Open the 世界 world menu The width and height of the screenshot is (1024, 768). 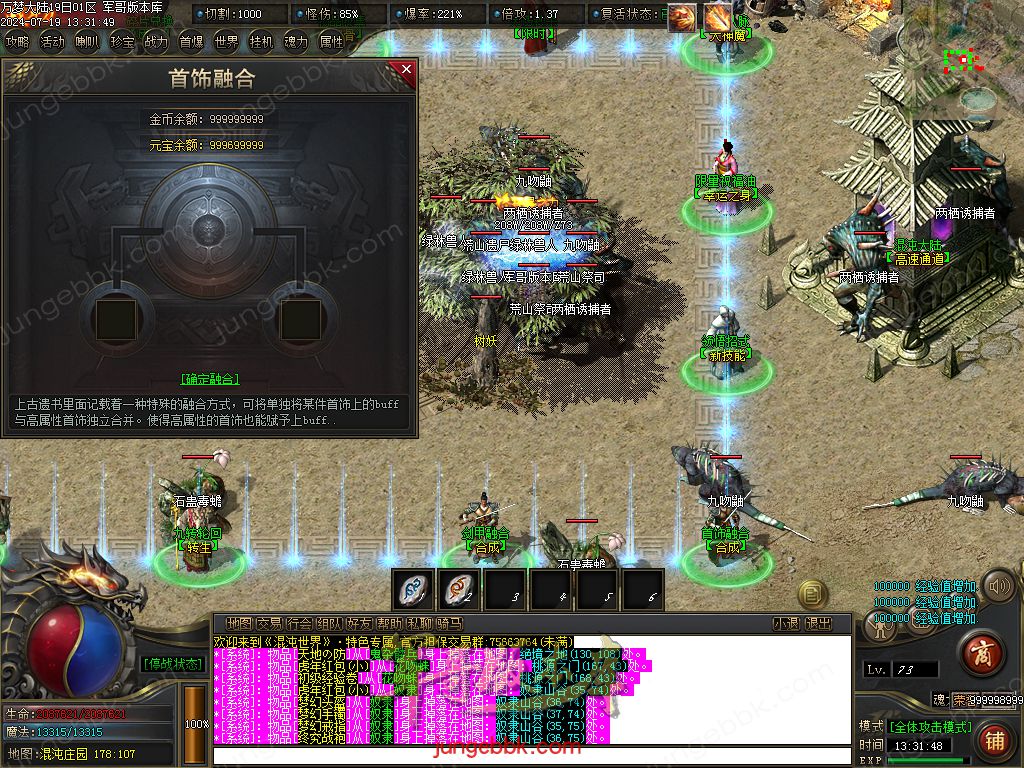(x=227, y=42)
